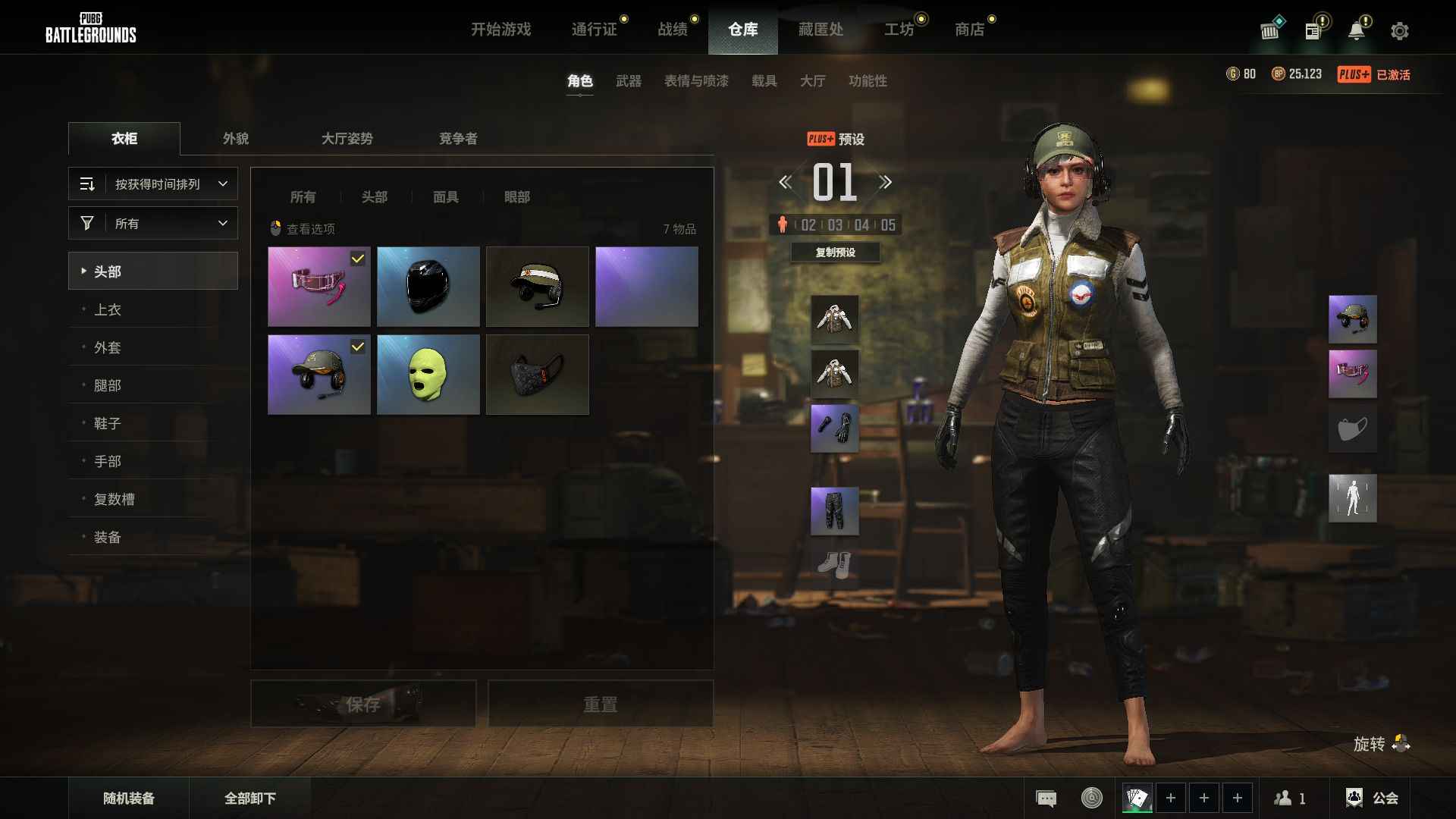Select the 鞋子 shoes category
1456x819 pixels.
(x=108, y=423)
